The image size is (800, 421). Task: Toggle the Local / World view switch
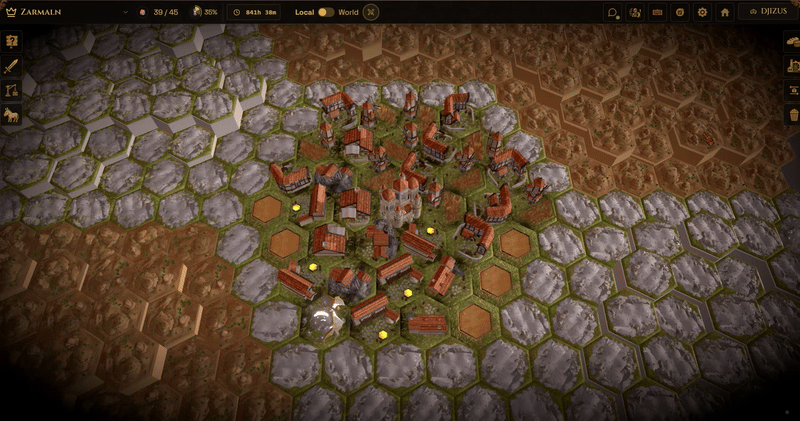click(326, 12)
